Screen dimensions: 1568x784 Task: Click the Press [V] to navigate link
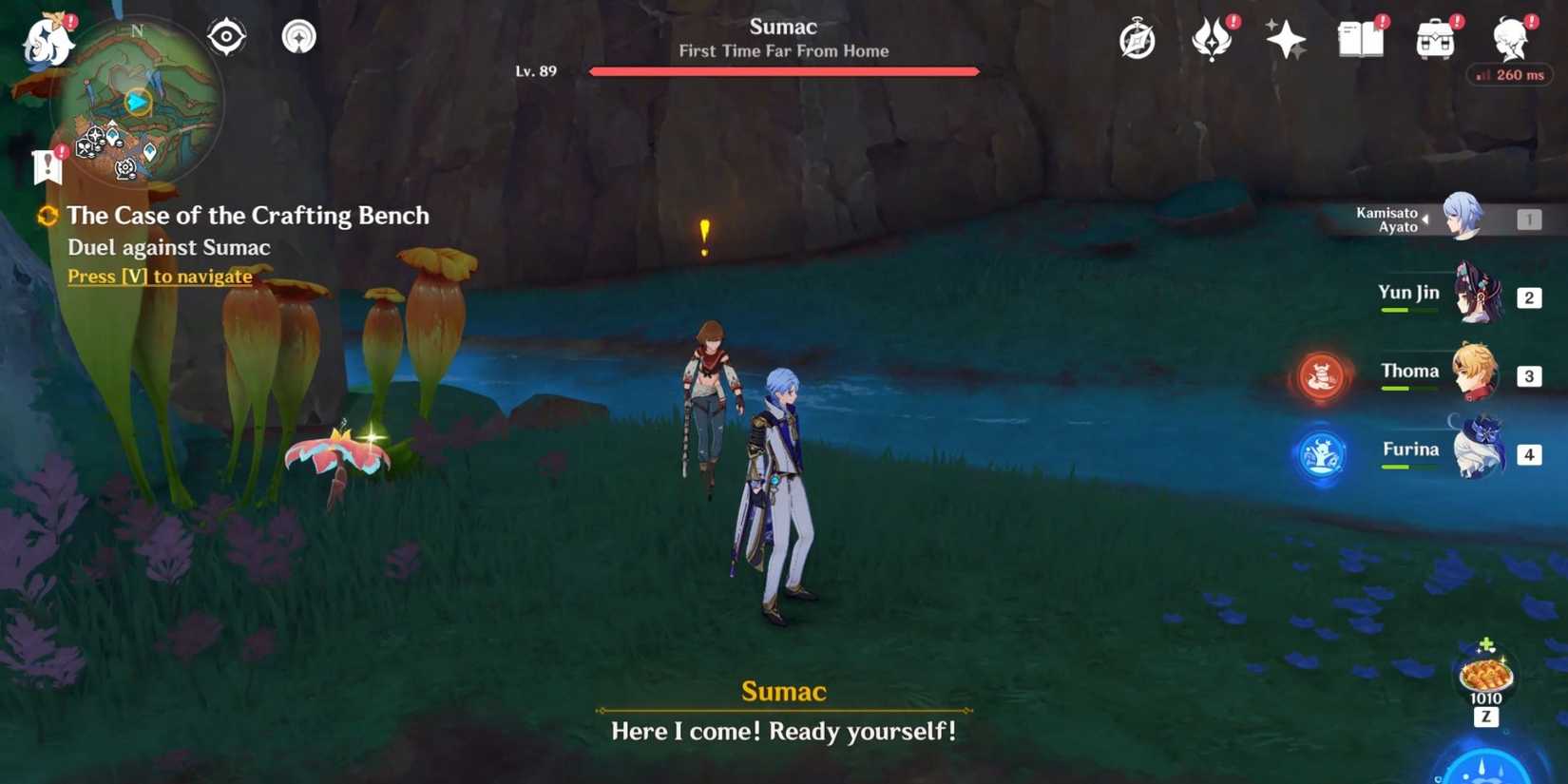(160, 276)
